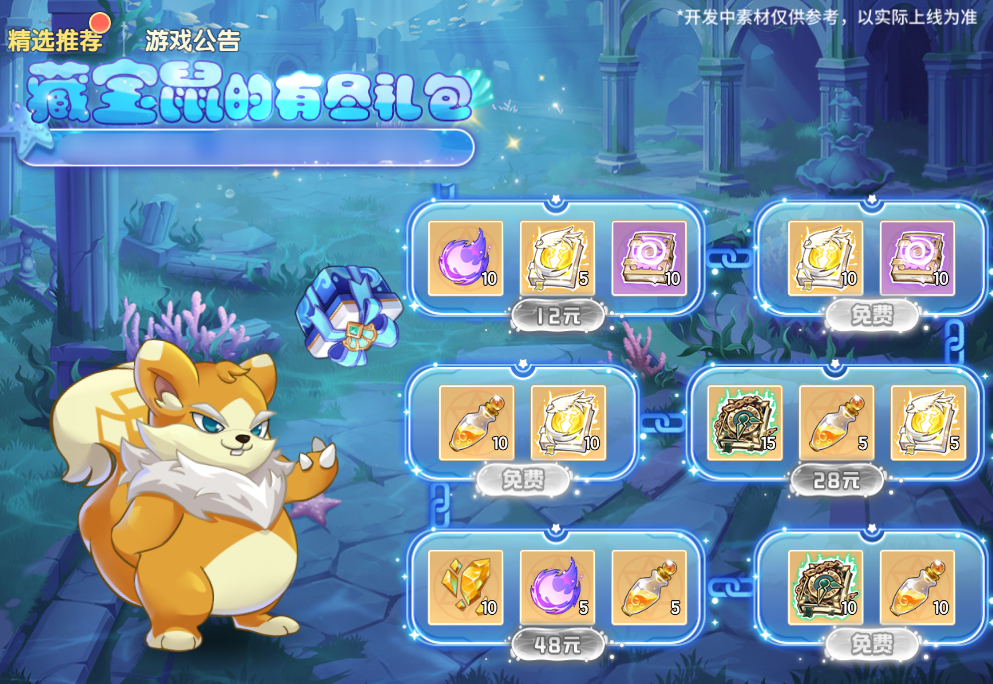The width and height of the screenshot is (993, 684).
Task: Select the gold crystal shard item
Action: (x=465, y=587)
